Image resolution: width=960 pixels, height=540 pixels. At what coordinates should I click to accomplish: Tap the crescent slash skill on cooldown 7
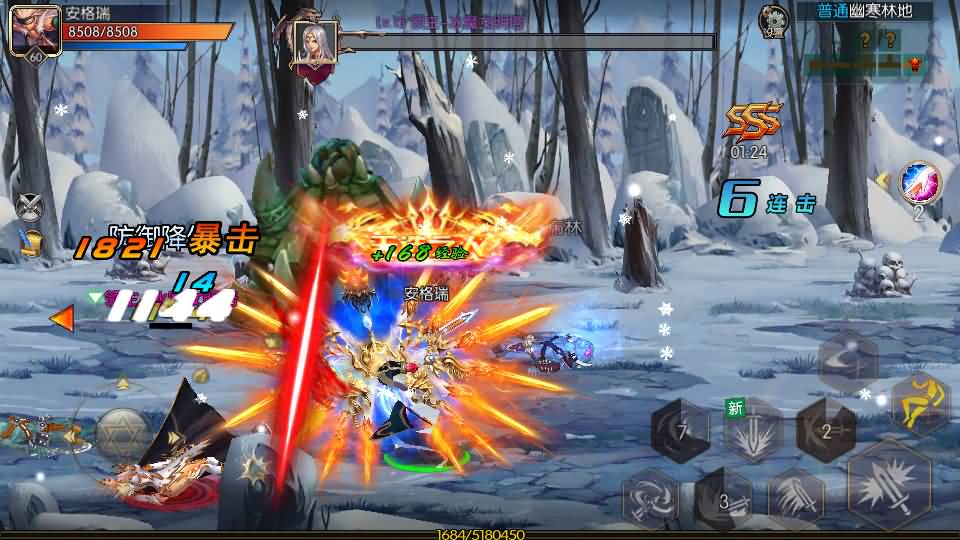coord(681,432)
